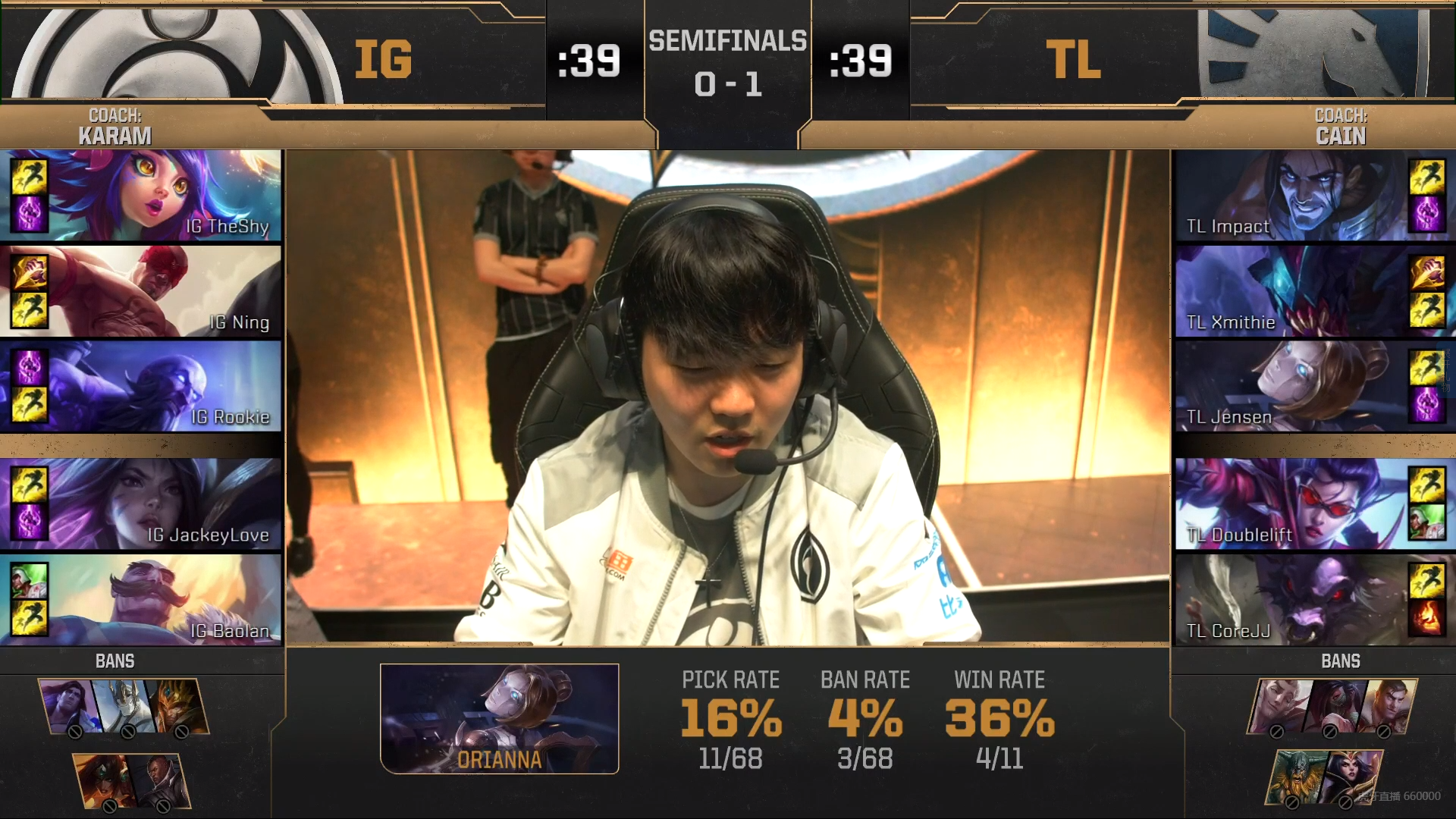This screenshot has width=1456, height=819.
Task: Select TheShy's purple Teleport spell icon
Action: coord(29,215)
